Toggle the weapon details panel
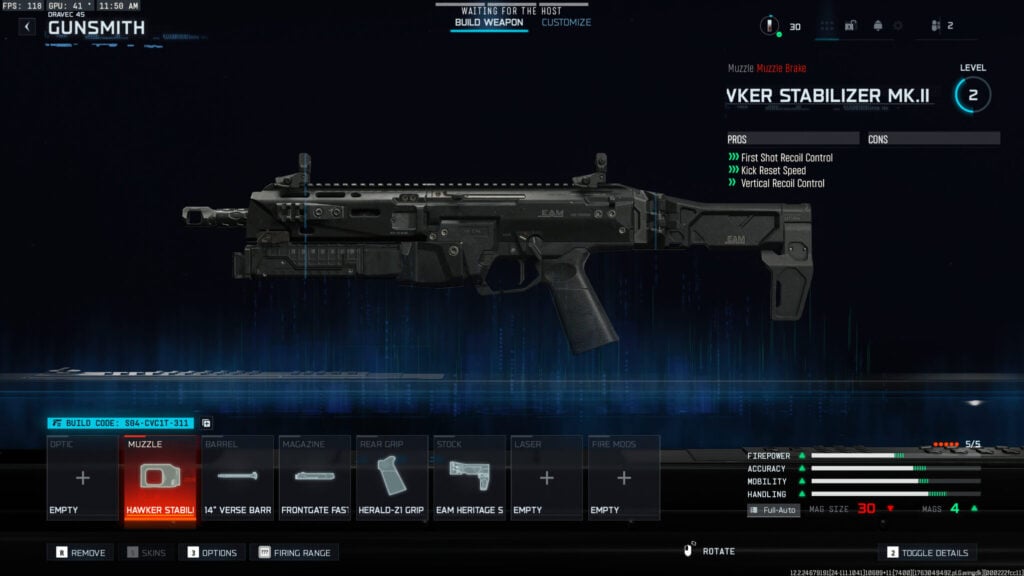 click(x=927, y=552)
